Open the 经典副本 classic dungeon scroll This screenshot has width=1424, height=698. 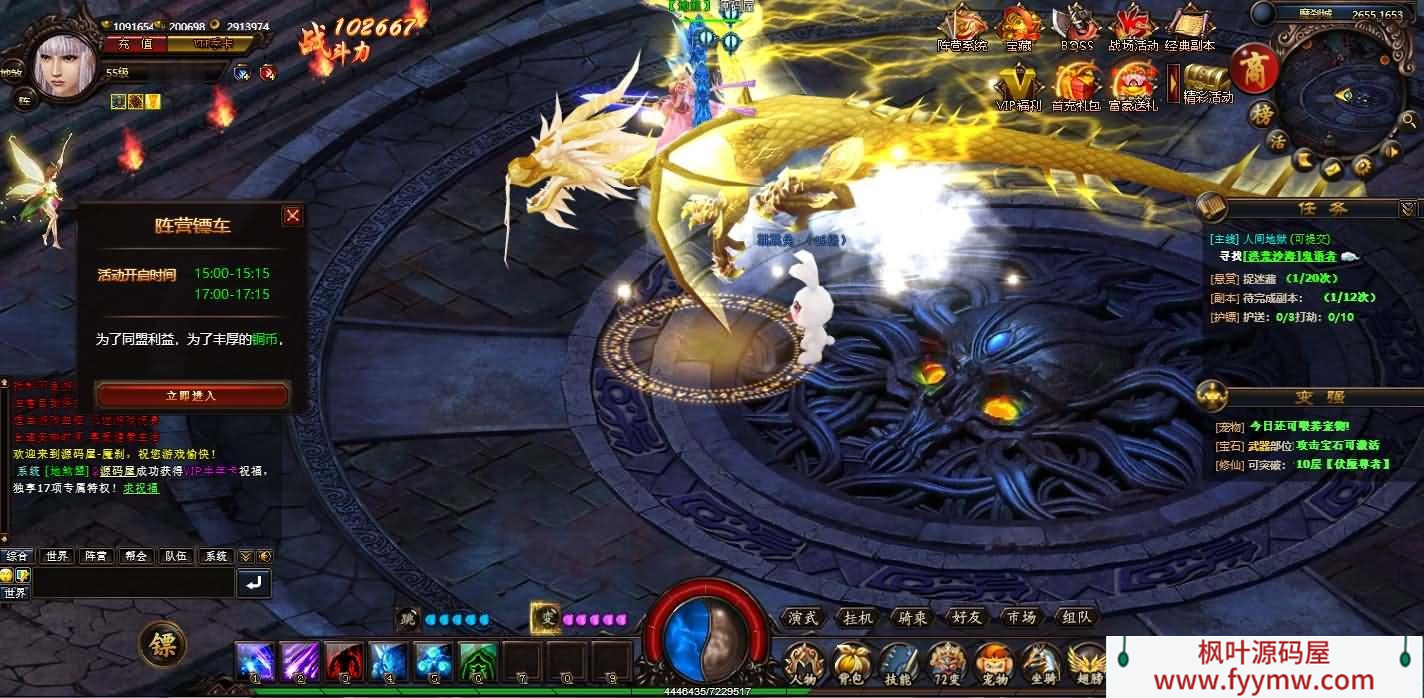pos(1189,26)
